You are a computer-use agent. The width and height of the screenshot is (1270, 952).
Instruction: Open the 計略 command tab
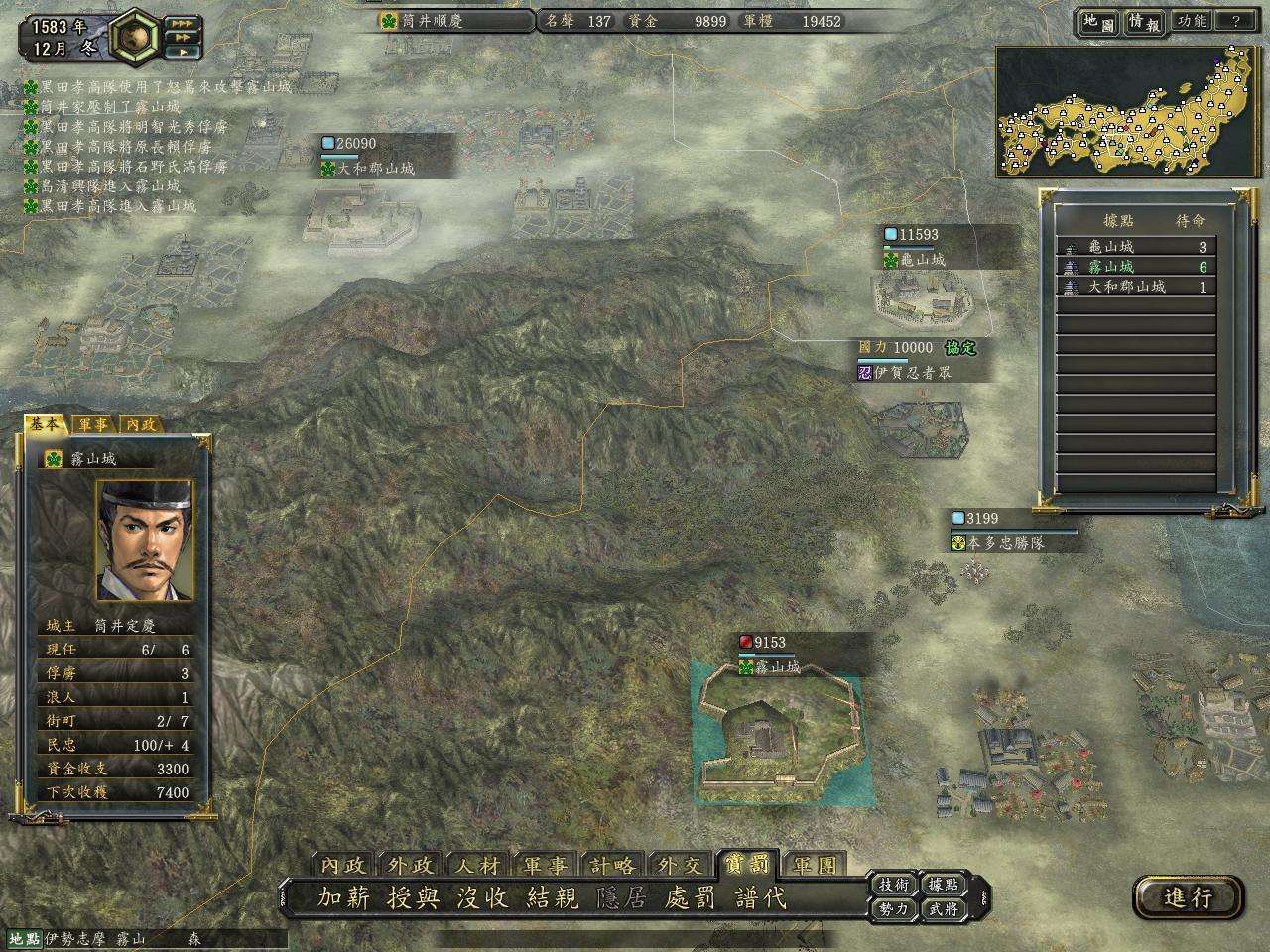click(612, 865)
